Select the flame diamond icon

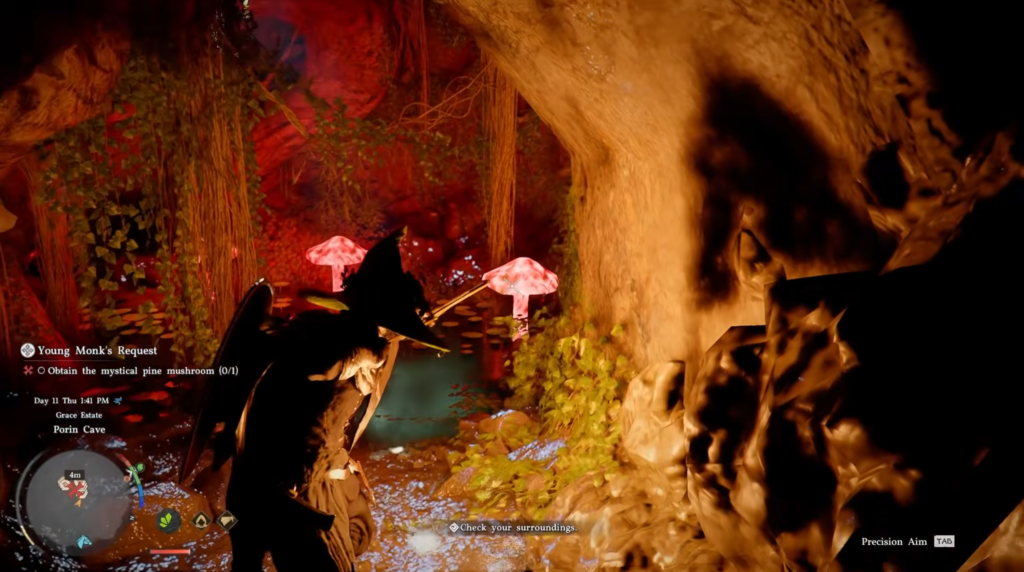pyautogui.click(x=201, y=520)
